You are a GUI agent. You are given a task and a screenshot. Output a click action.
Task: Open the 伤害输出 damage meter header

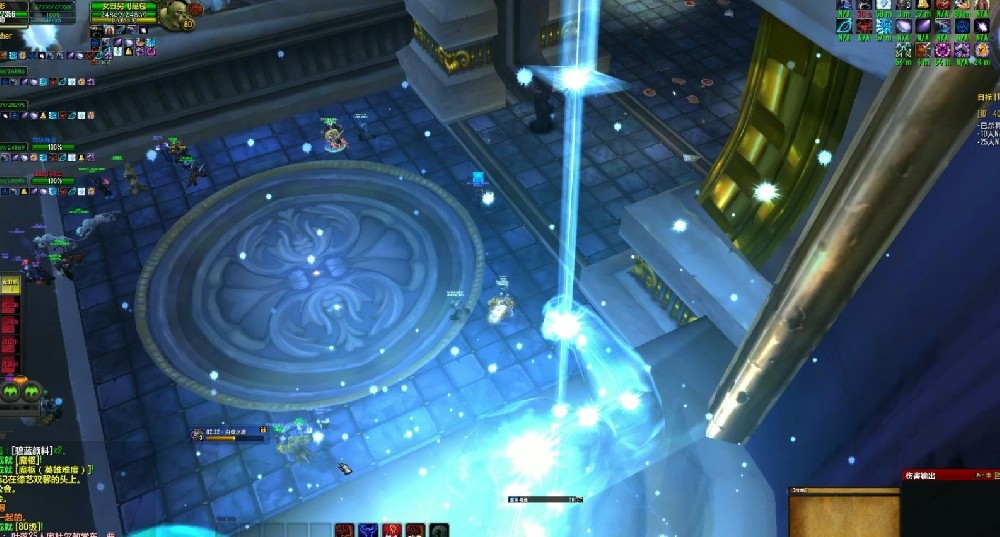pos(922,476)
